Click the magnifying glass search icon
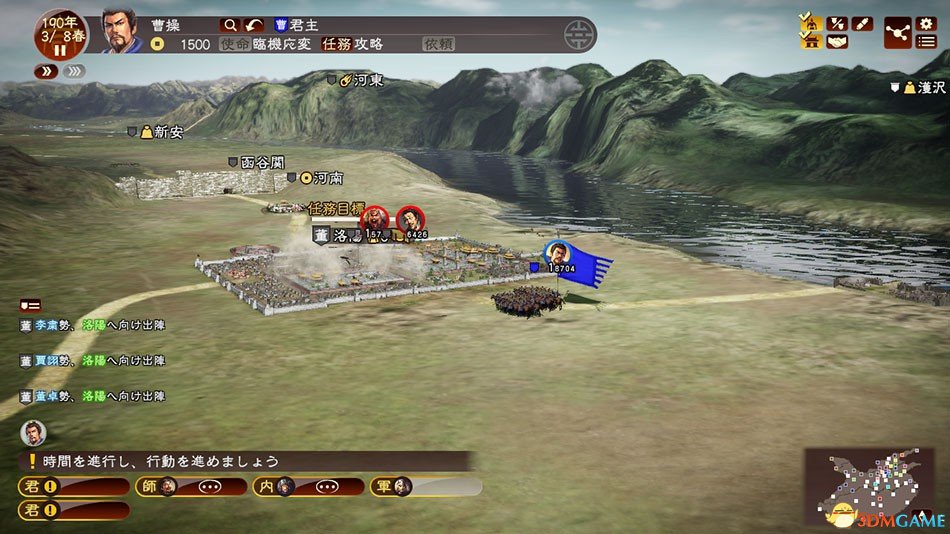Image resolution: width=950 pixels, height=534 pixels. [231, 25]
